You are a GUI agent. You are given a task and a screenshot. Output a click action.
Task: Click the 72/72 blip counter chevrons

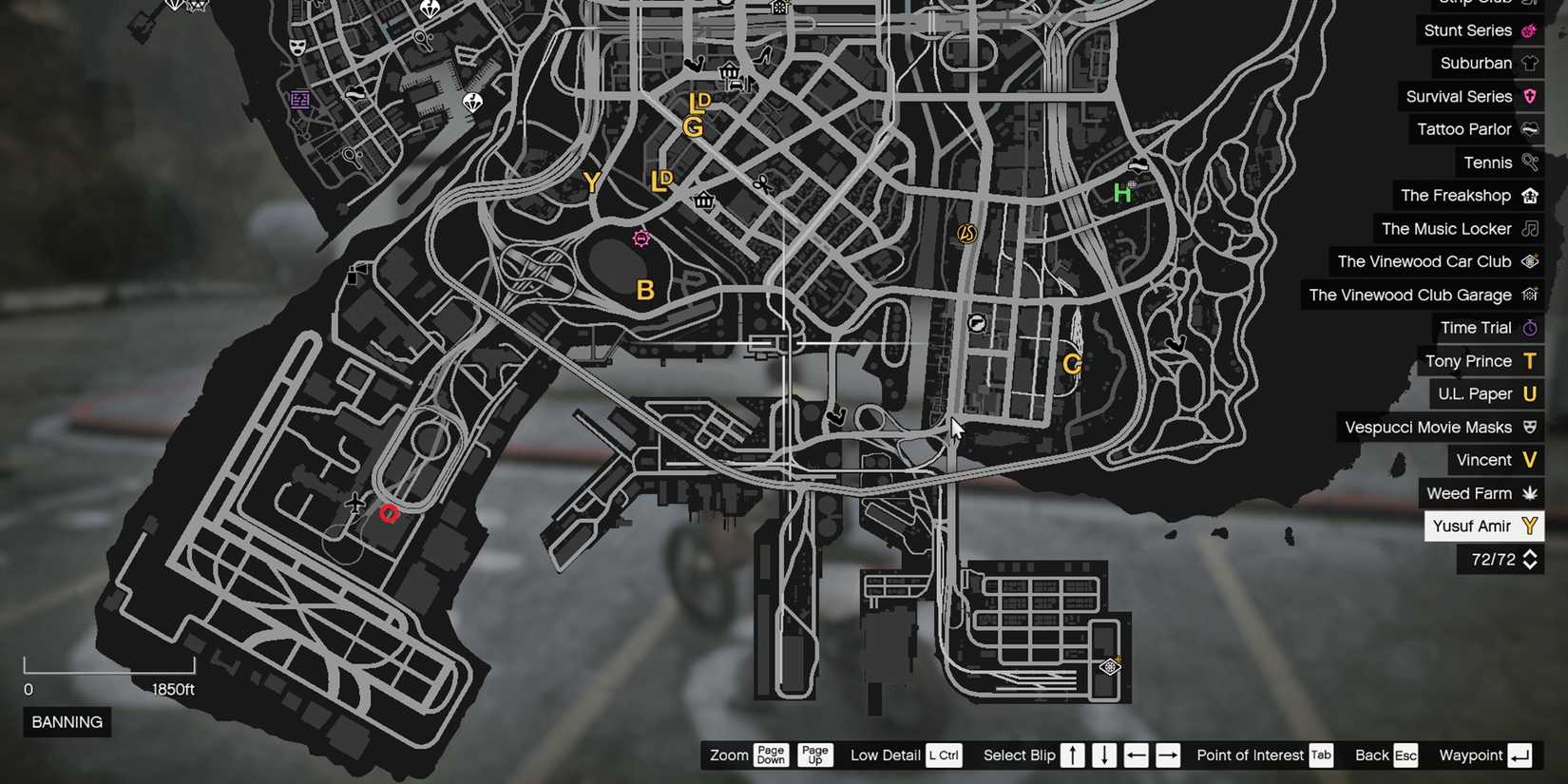tap(1530, 560)
